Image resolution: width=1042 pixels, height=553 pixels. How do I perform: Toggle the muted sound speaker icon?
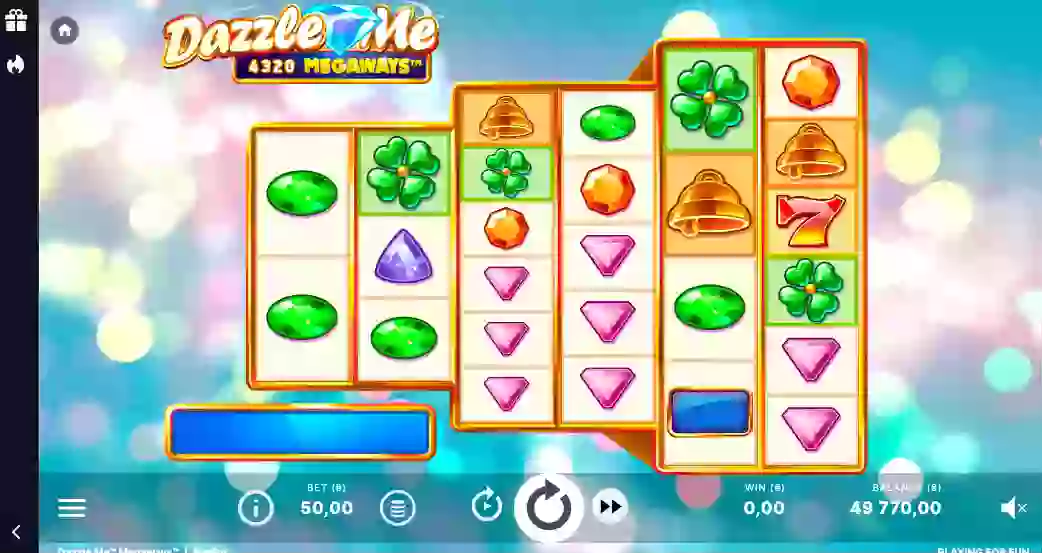(x=1013, y=508)
